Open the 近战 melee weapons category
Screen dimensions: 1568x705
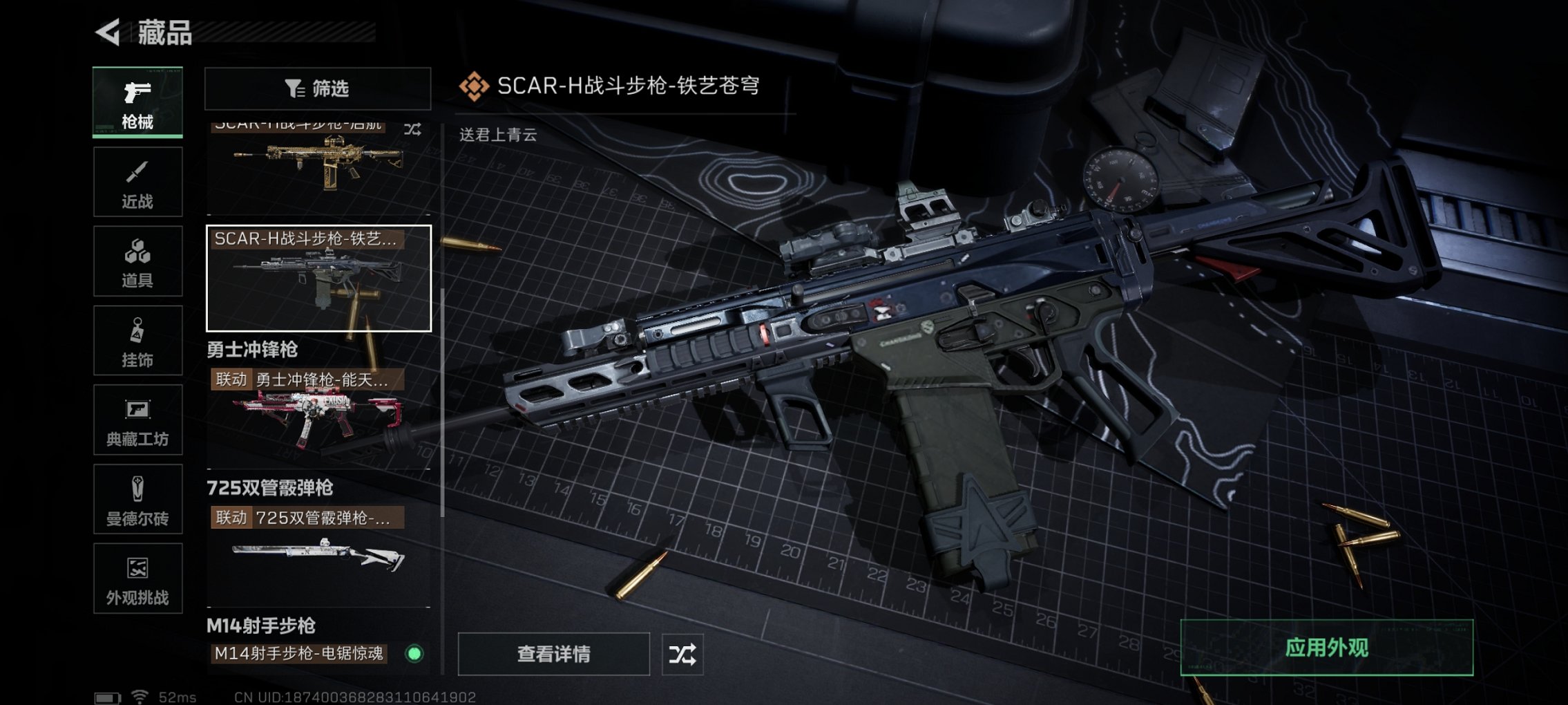tap(137, 180)
